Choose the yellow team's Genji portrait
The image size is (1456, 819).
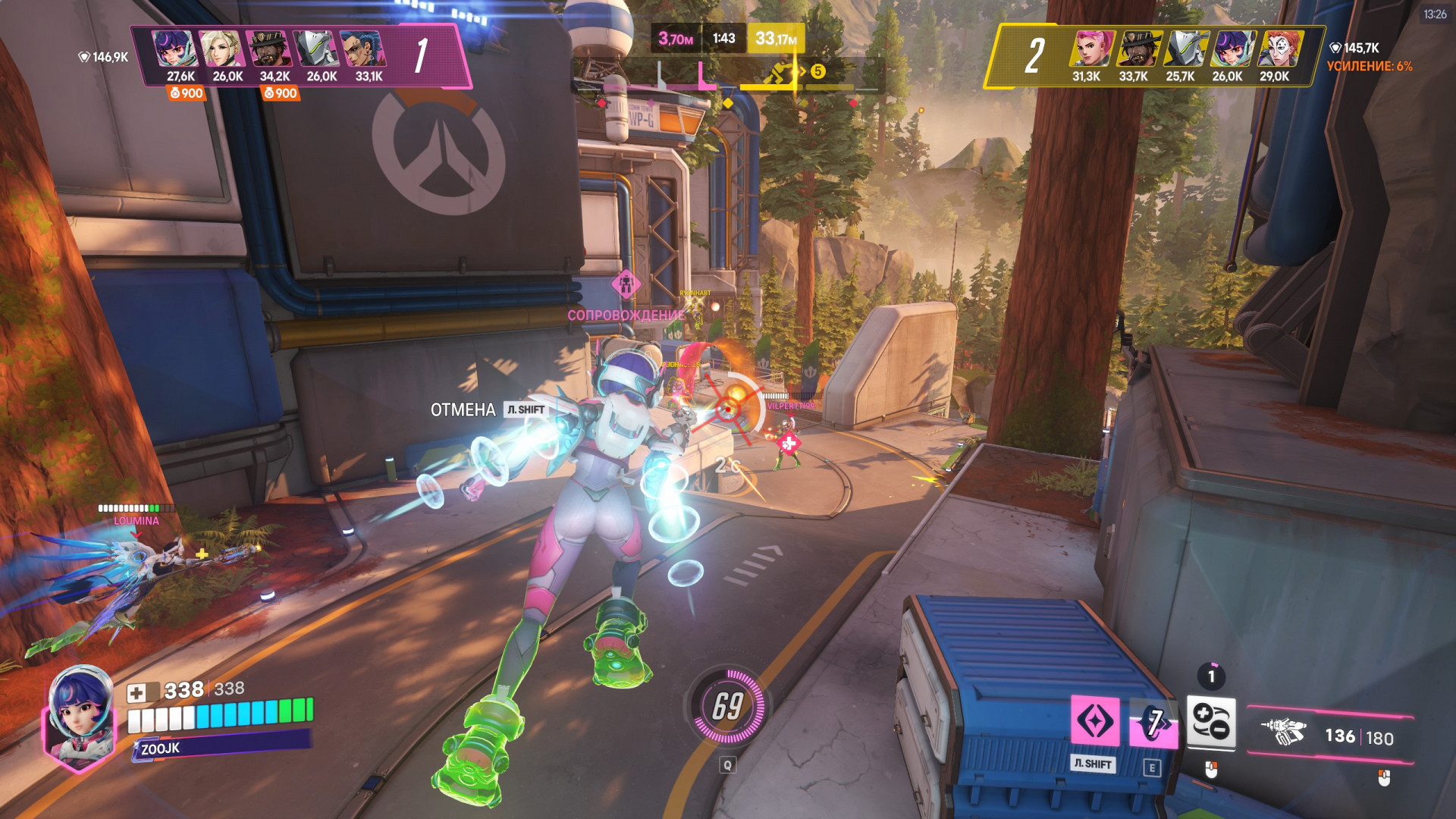pos(1185,49)
